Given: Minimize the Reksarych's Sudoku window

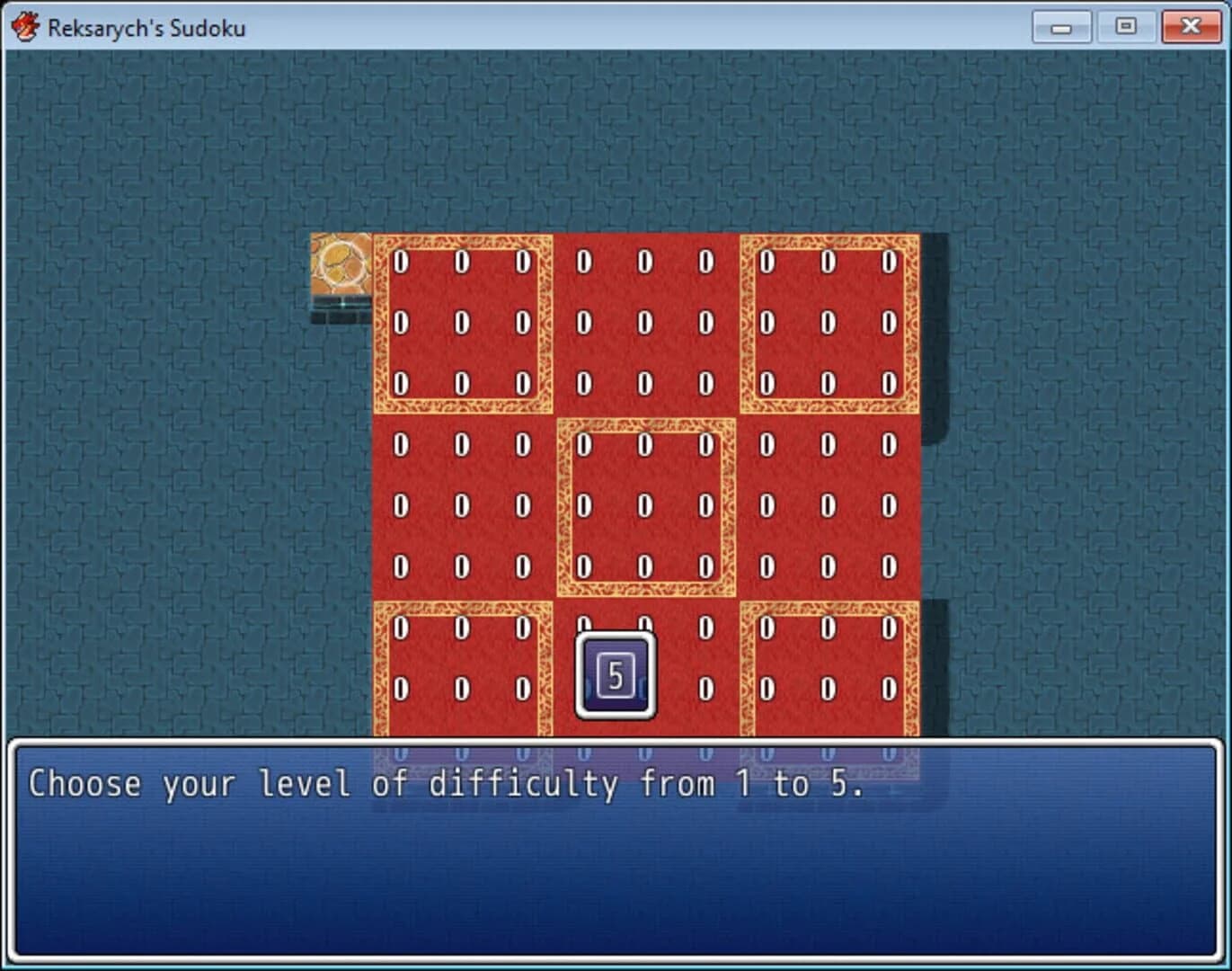Looking at the screenshot, I should click(1061, 26).
